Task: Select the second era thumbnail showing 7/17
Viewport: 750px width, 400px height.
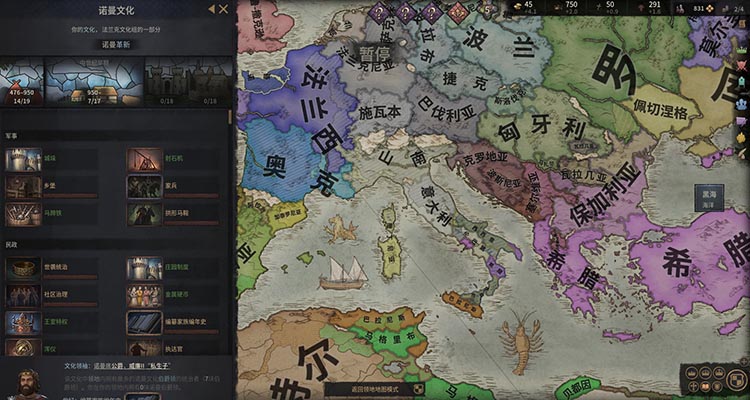Action: pos(92,83)
